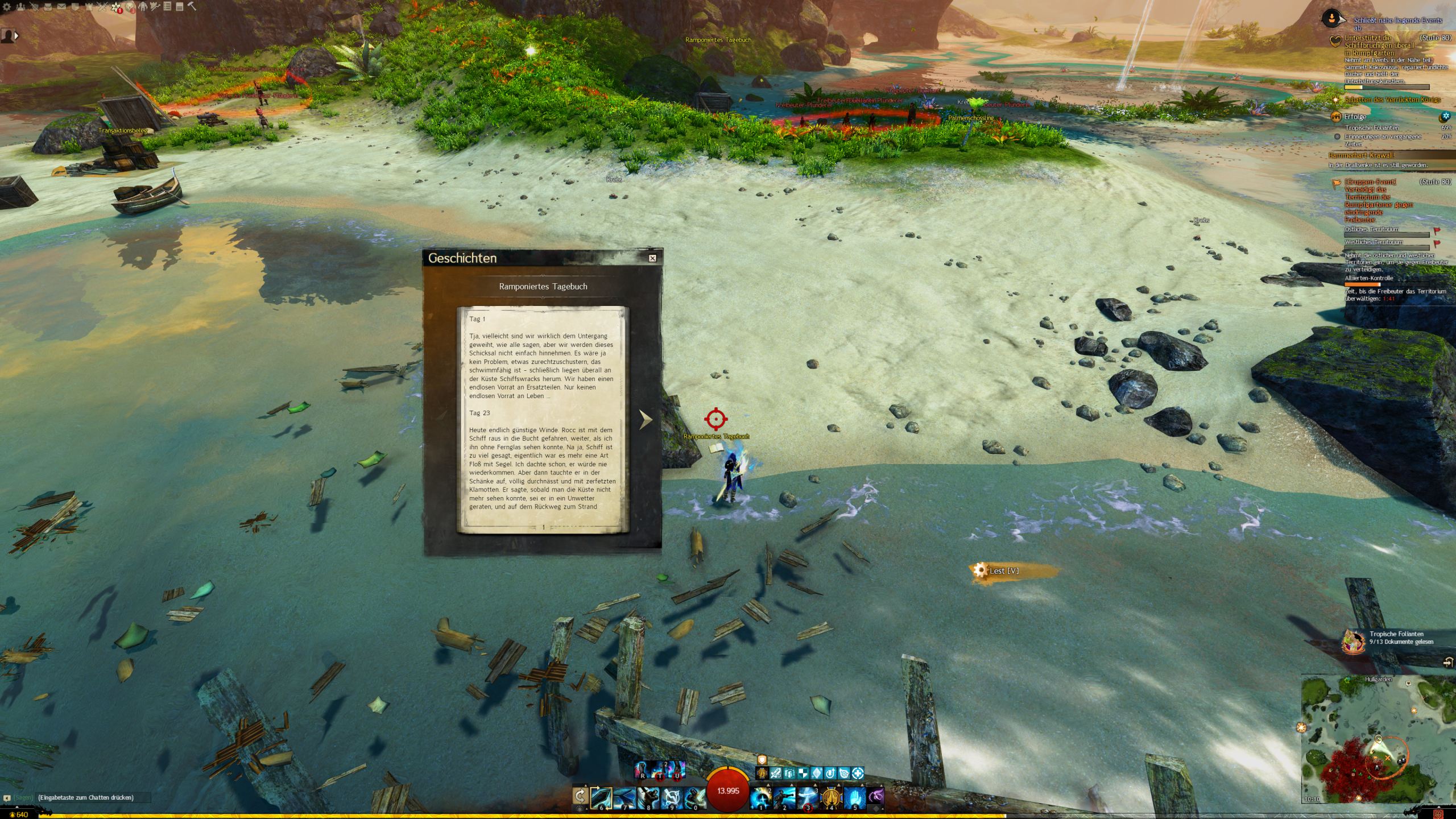The image size is (1456, 819).
Task: Open the contacts and friends panel
Action: click(20, 7)
